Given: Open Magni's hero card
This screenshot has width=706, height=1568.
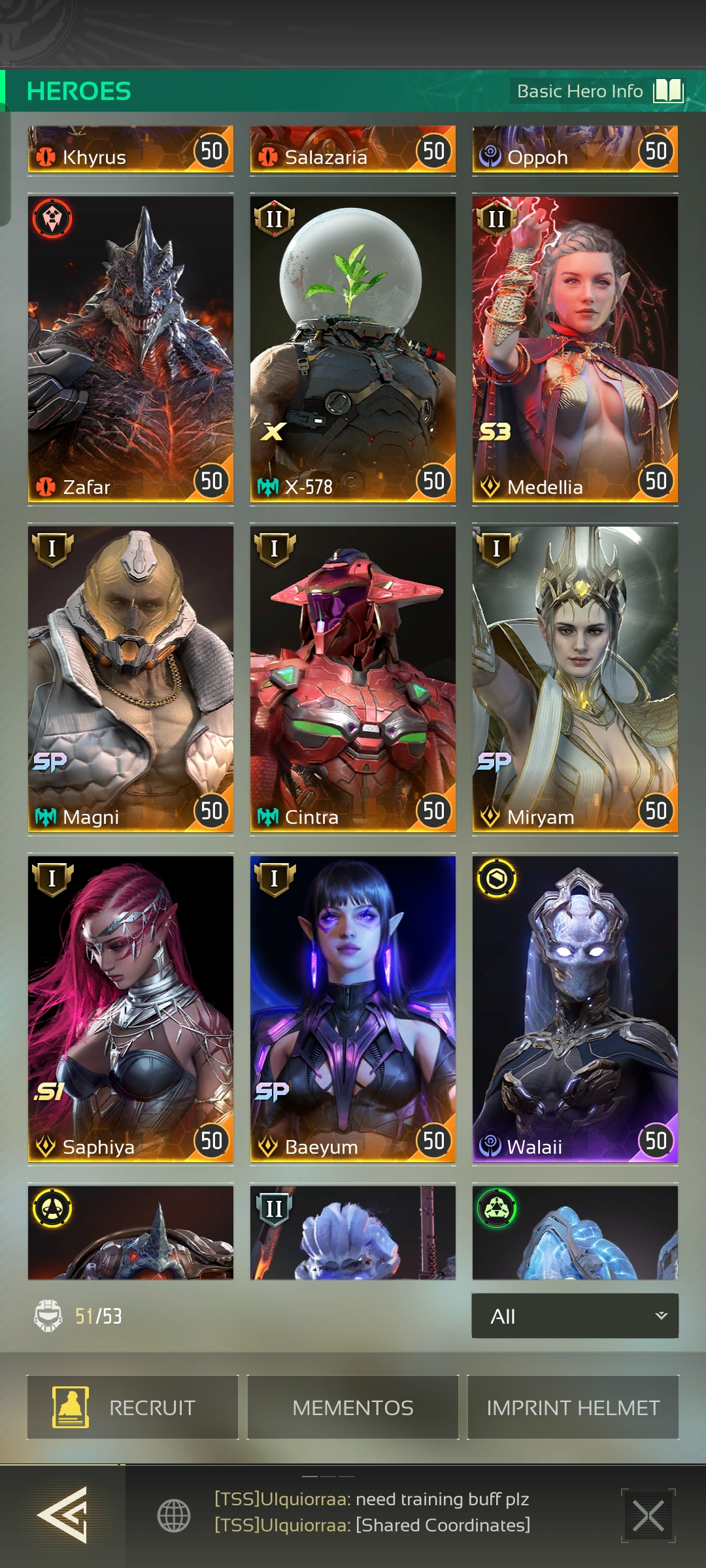Looking at the screenshot, I should coord(131,679).
